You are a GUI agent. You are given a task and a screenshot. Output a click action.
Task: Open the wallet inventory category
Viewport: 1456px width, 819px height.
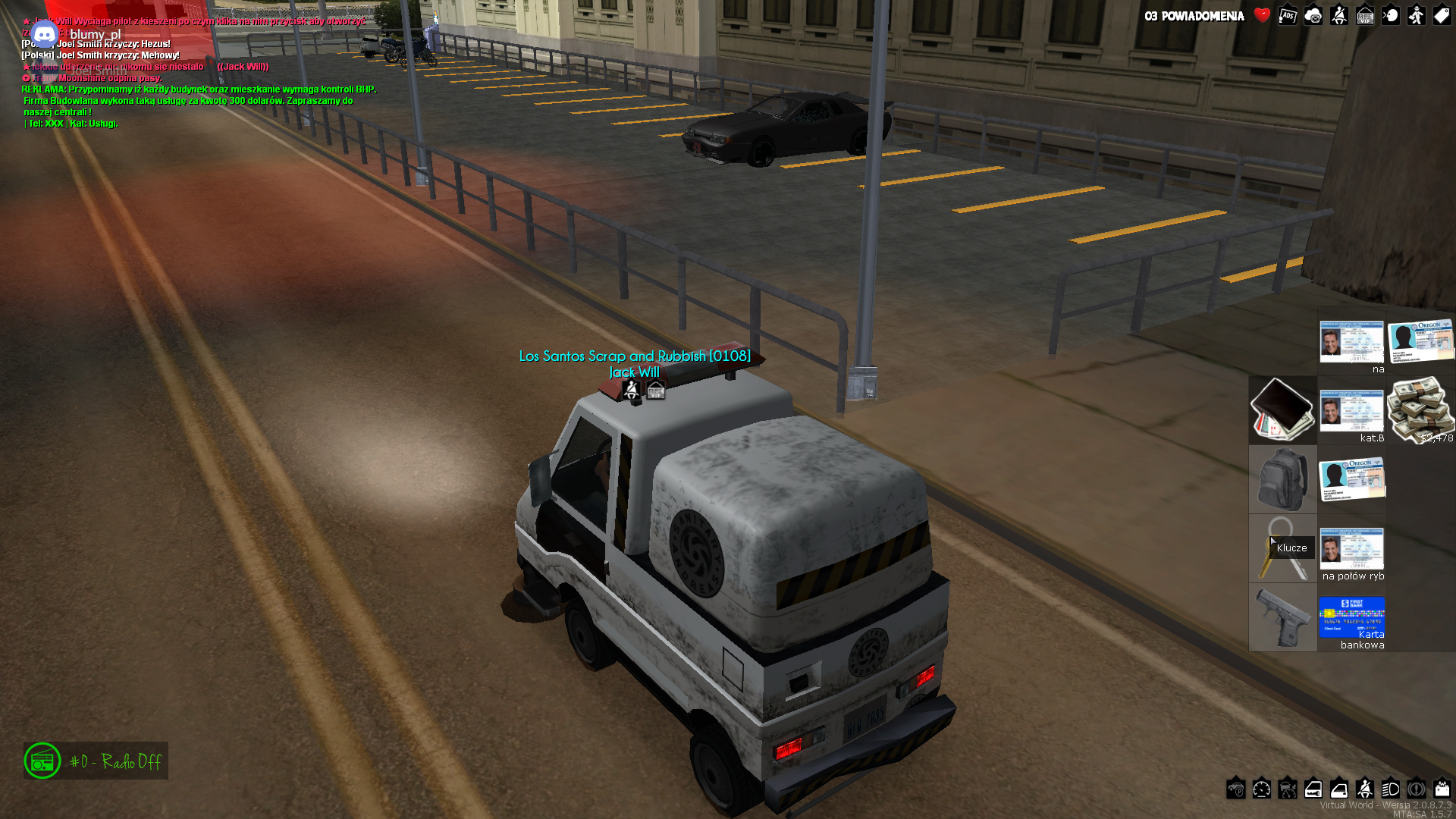(x=1282, y=409)
